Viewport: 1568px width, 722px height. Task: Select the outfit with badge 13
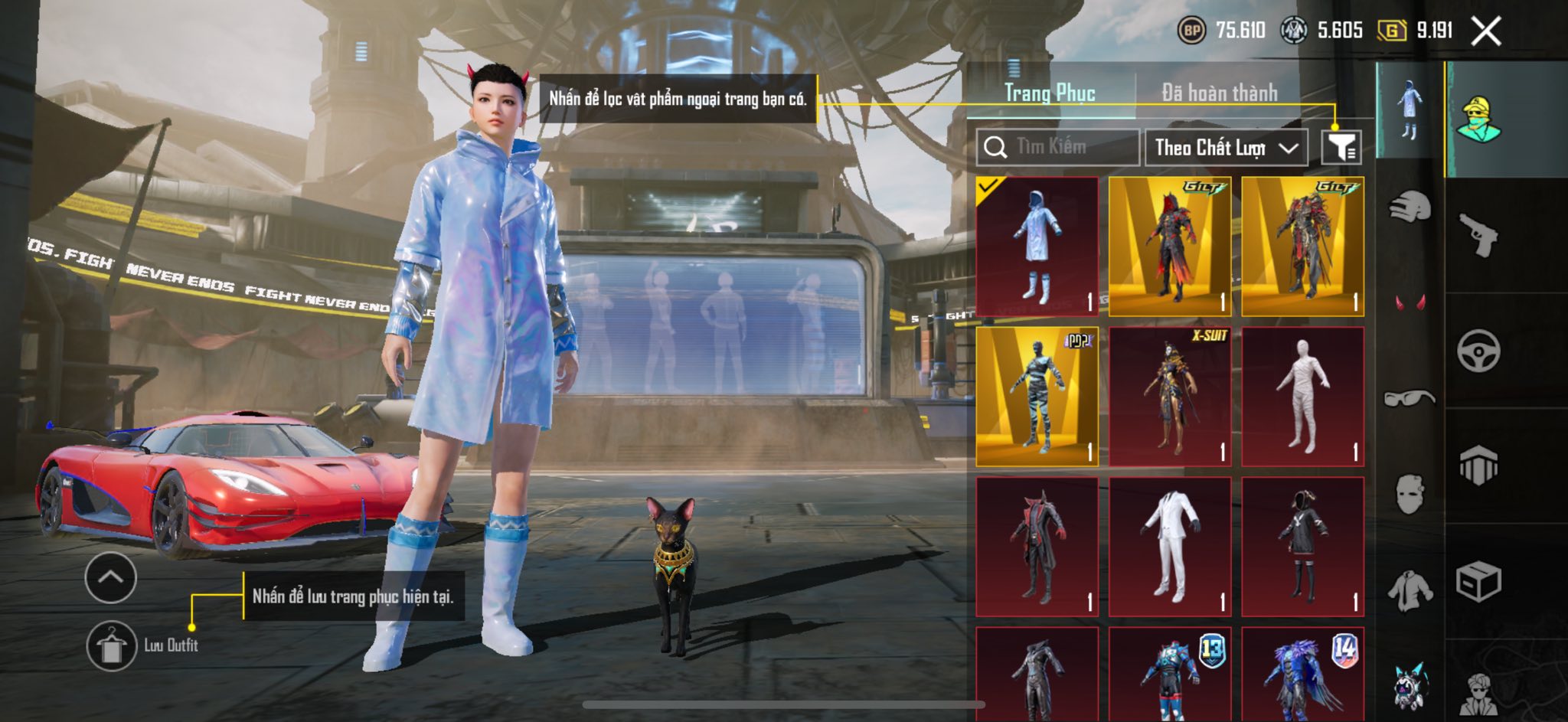[x=1170, y=674]
